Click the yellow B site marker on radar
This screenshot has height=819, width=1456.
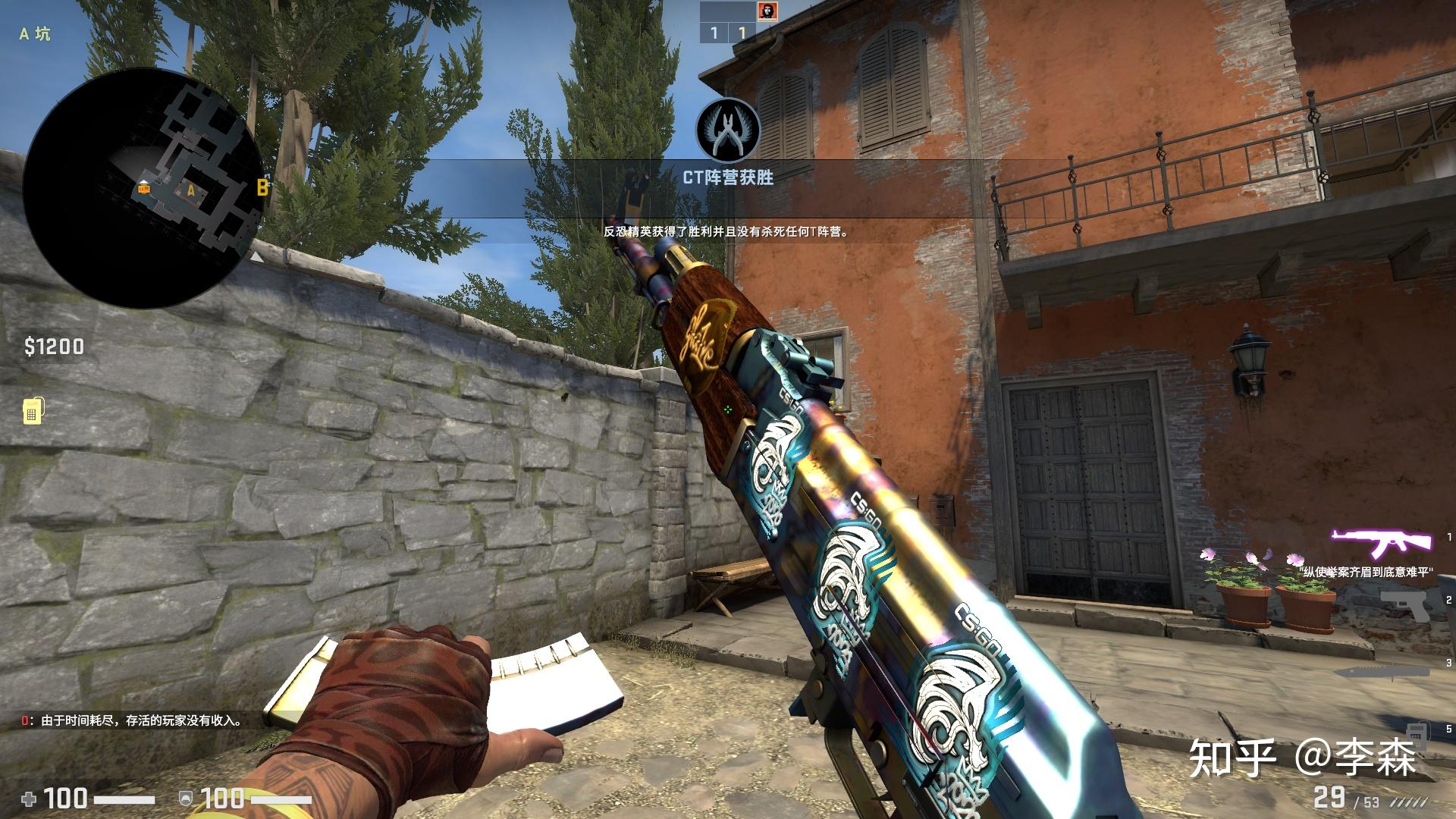point(262,187)
